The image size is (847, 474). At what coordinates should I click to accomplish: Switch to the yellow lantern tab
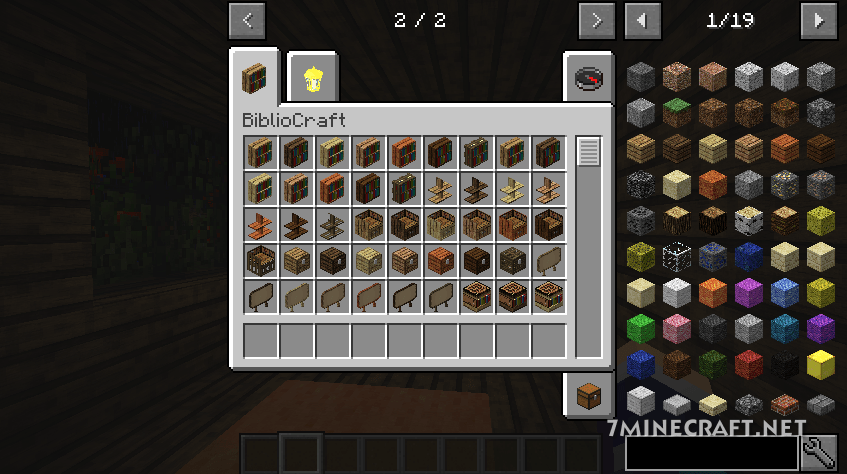tap(314, 77)
